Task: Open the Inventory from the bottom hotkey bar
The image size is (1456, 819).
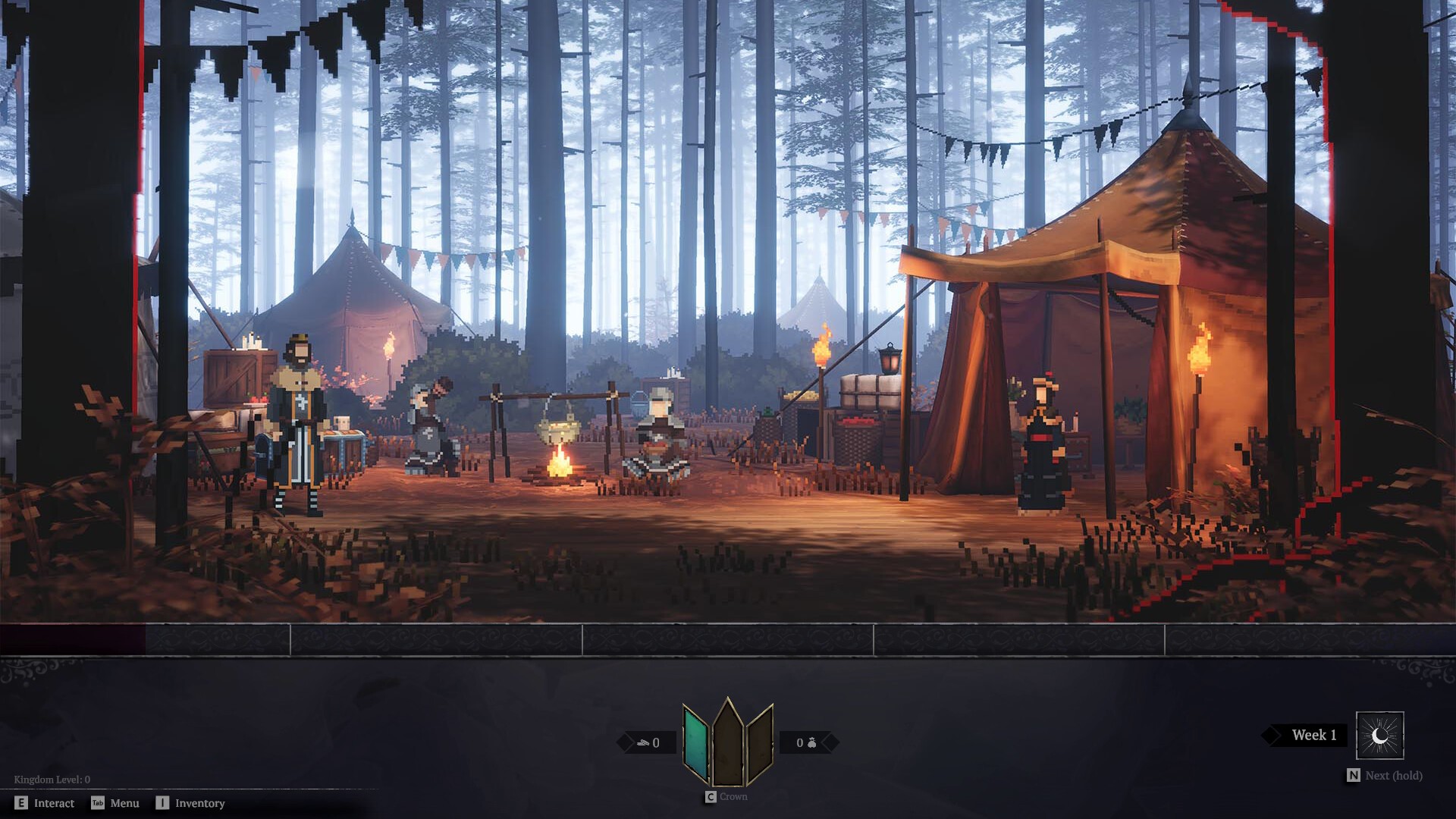Action: pyautogui.click(x=199, y=803)
